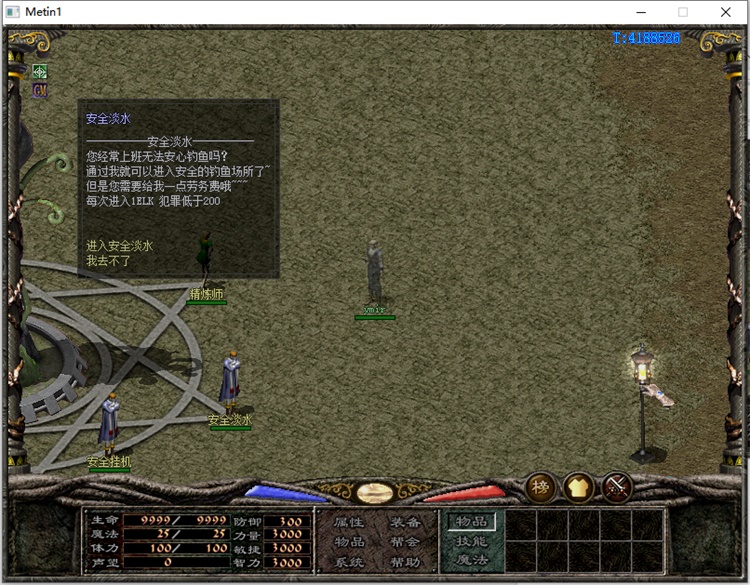This screenshot has width=750, height=585.
Task: Open the armor shirt icon button
Action: [579, 487]
